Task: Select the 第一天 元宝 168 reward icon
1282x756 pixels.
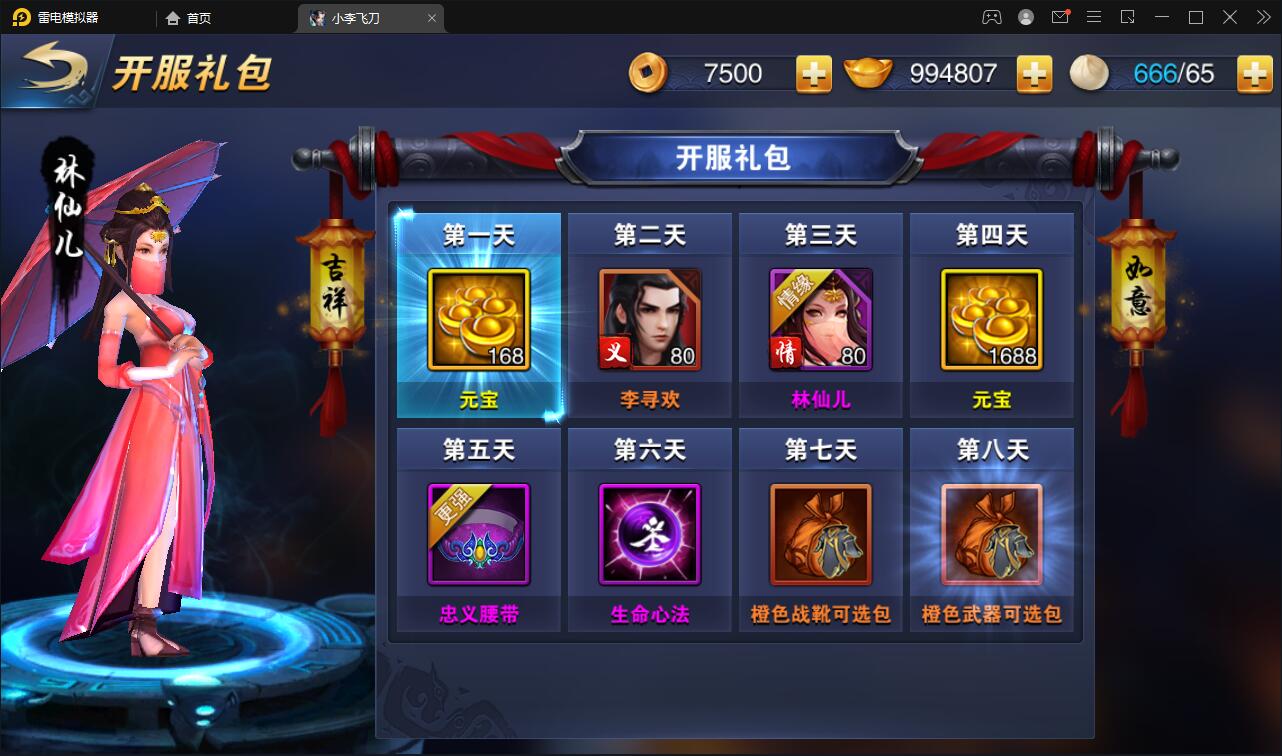Action: (478, 318)
